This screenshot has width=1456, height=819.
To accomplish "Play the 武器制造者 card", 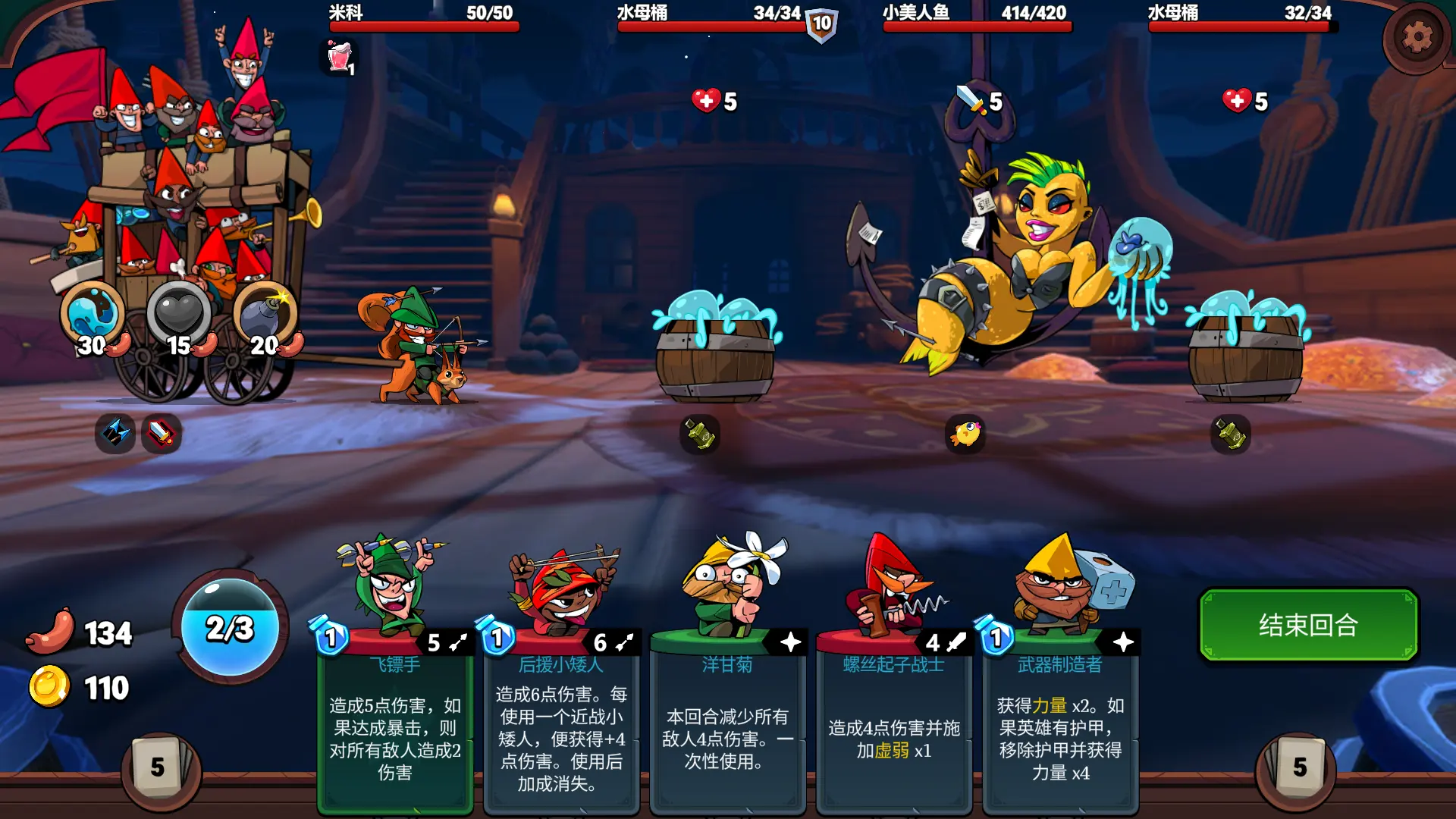I will click(x=1059, y=720).
